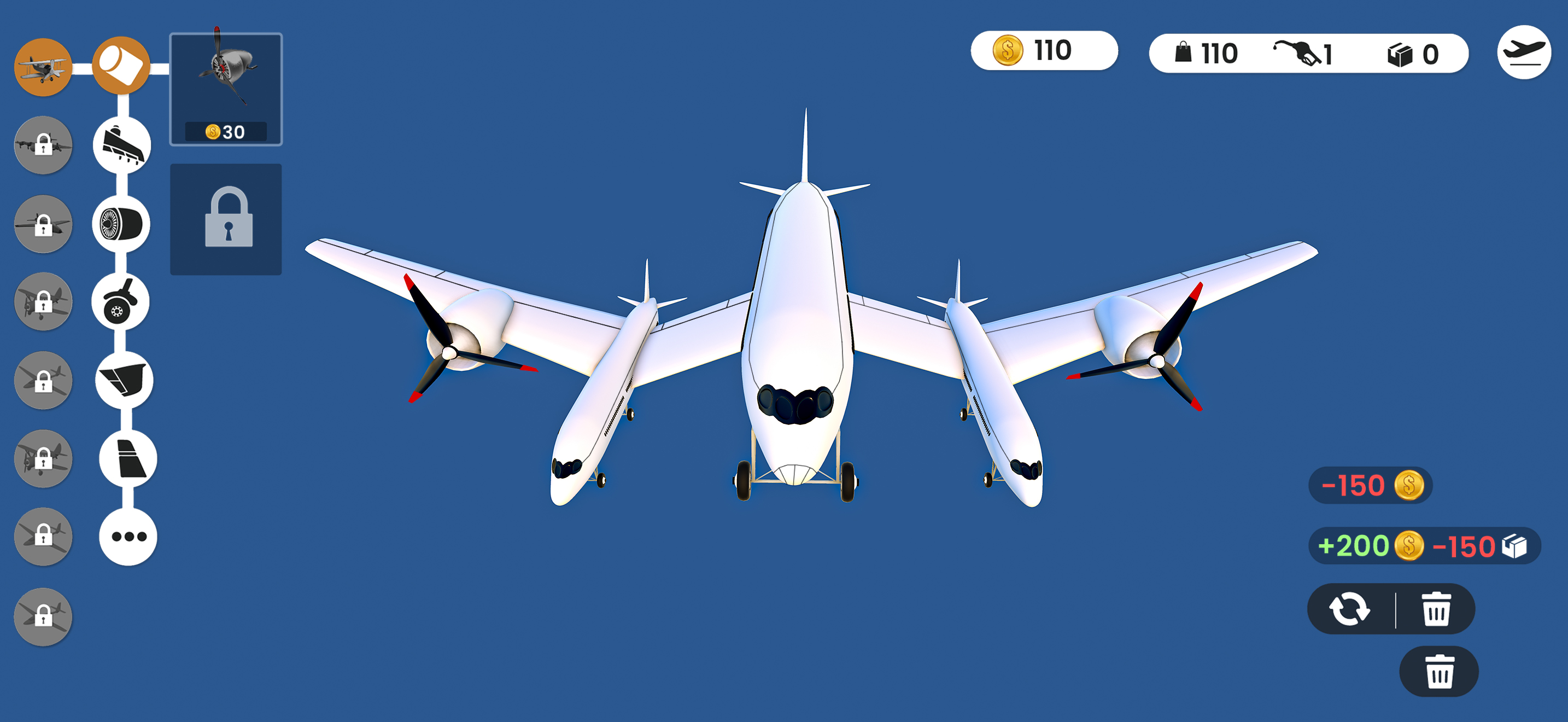Click the takeoff airplane button at top right
1568x722 pixels.
click(1524, 53)
